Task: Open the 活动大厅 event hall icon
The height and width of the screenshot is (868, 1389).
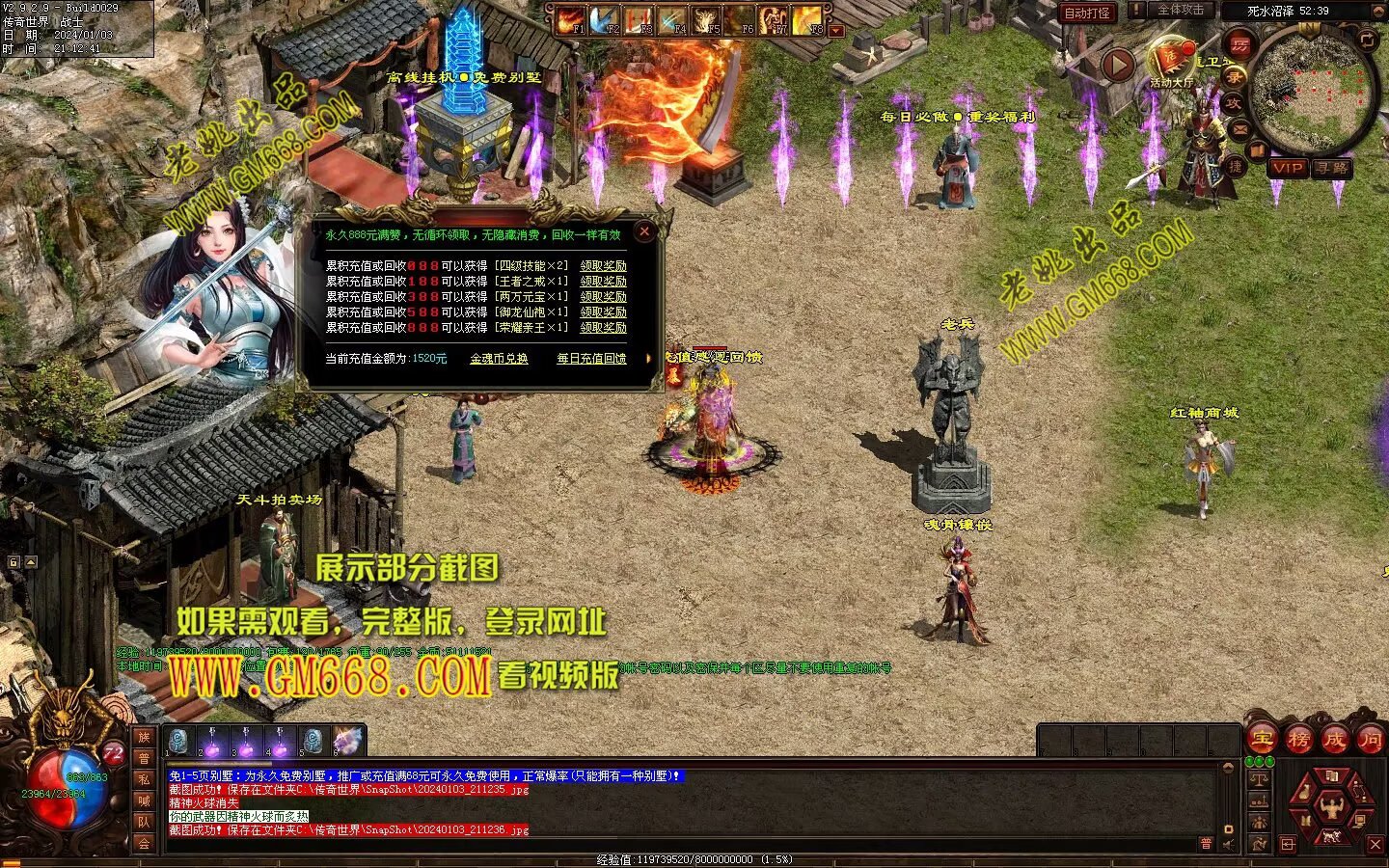Action: tap(1173, 60)
